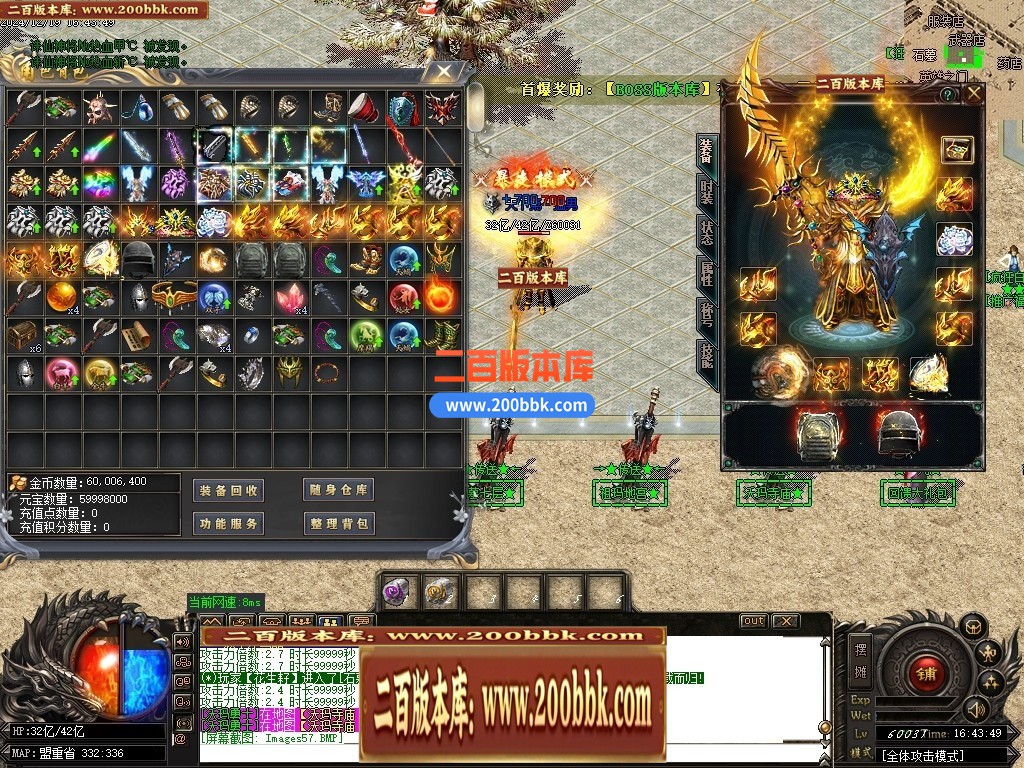Screen dimensions: 1024x768
Task: Close the character equipment panel
Action: point(972,95)
